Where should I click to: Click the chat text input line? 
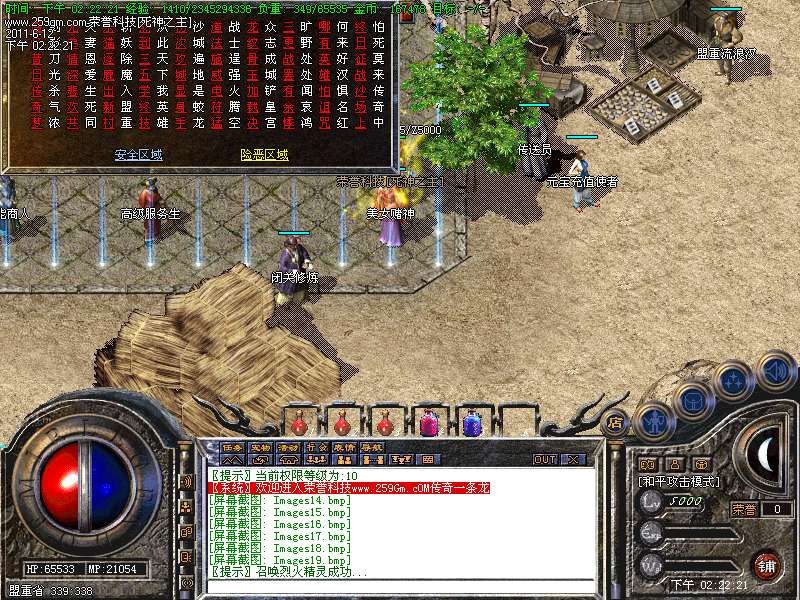390,587
